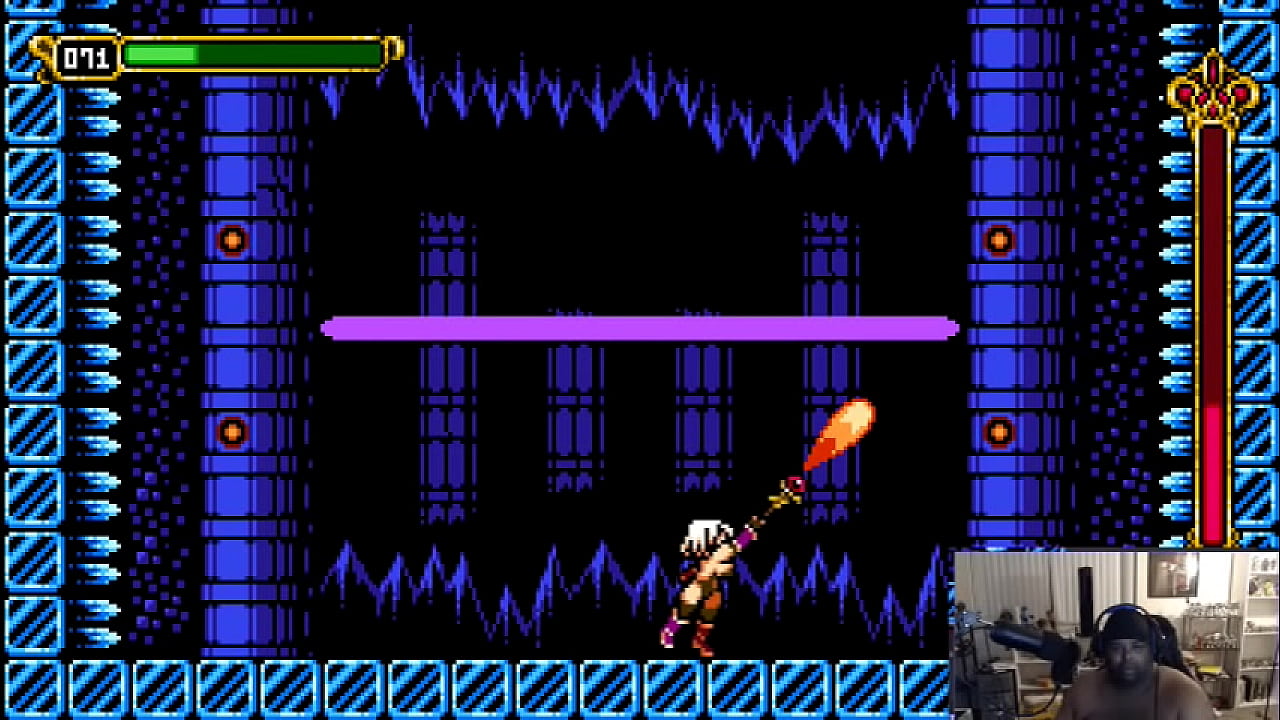Click the lower rivet orb near the right pillar
The width and height of the screenshot is (1280, 720).
pos(1000,432)
